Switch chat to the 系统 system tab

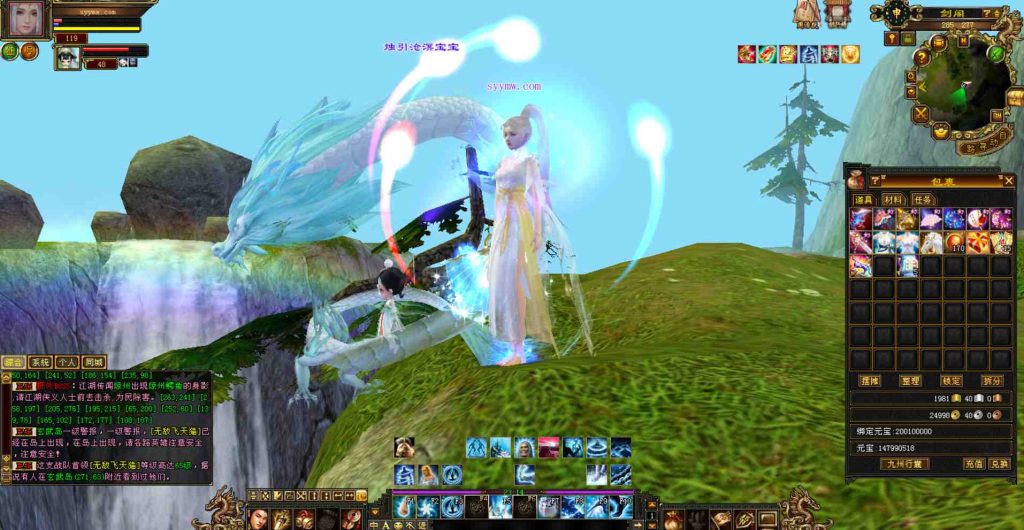[40, 362]
